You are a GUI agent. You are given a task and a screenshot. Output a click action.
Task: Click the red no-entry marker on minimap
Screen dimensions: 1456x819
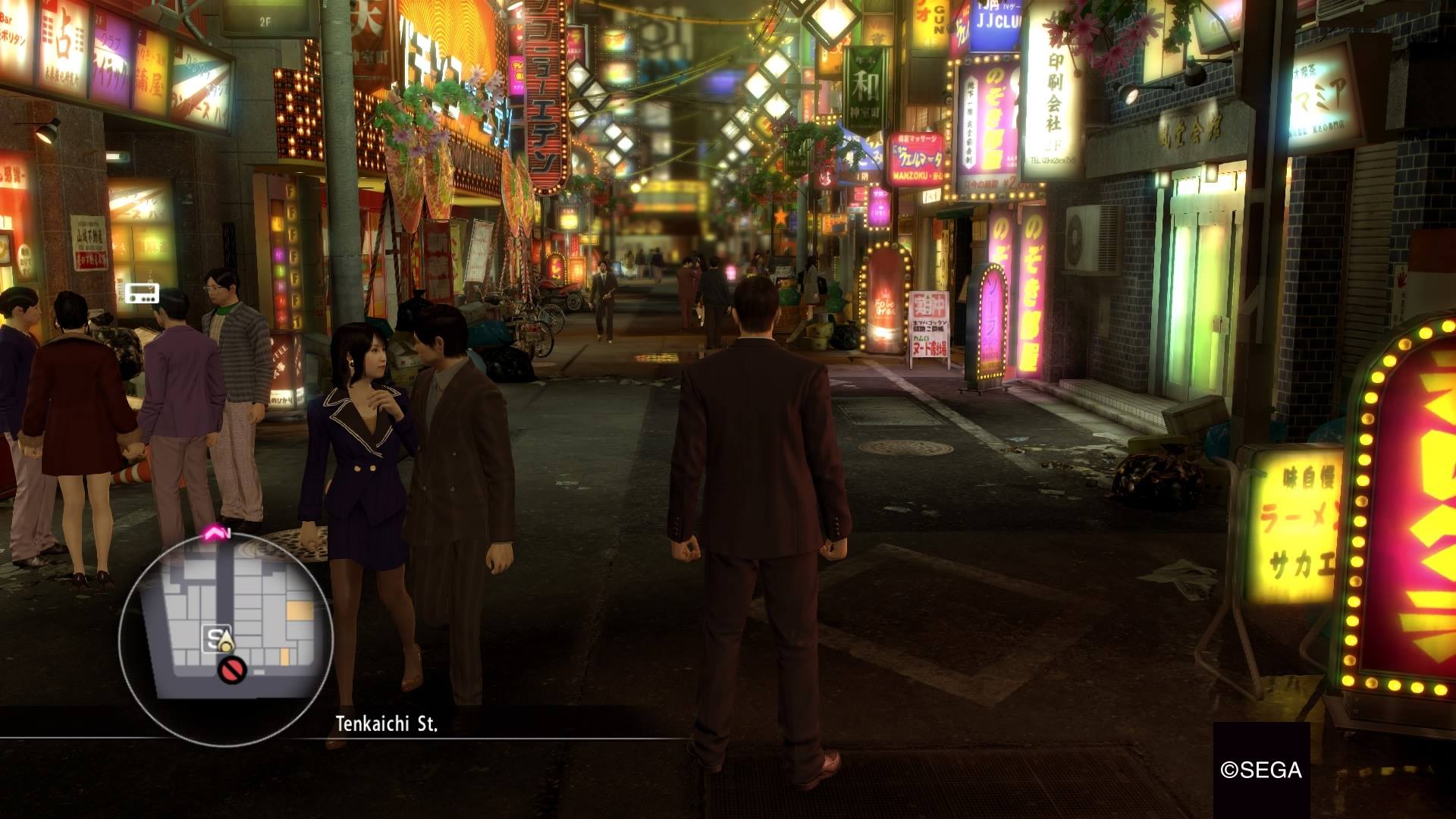click(232, 670)
